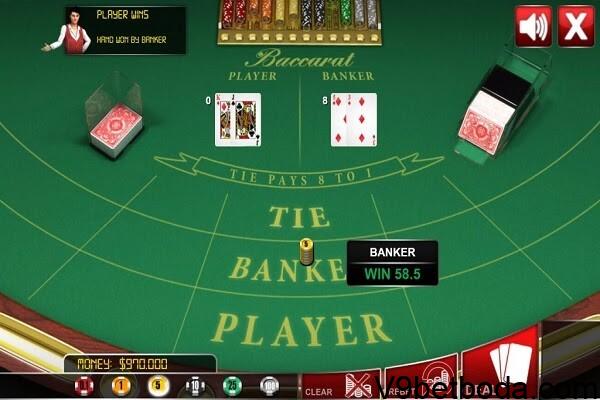Place a bet on the PLAYER area
The width and height of the screenshot is (600, 400).
pos(300,327)
